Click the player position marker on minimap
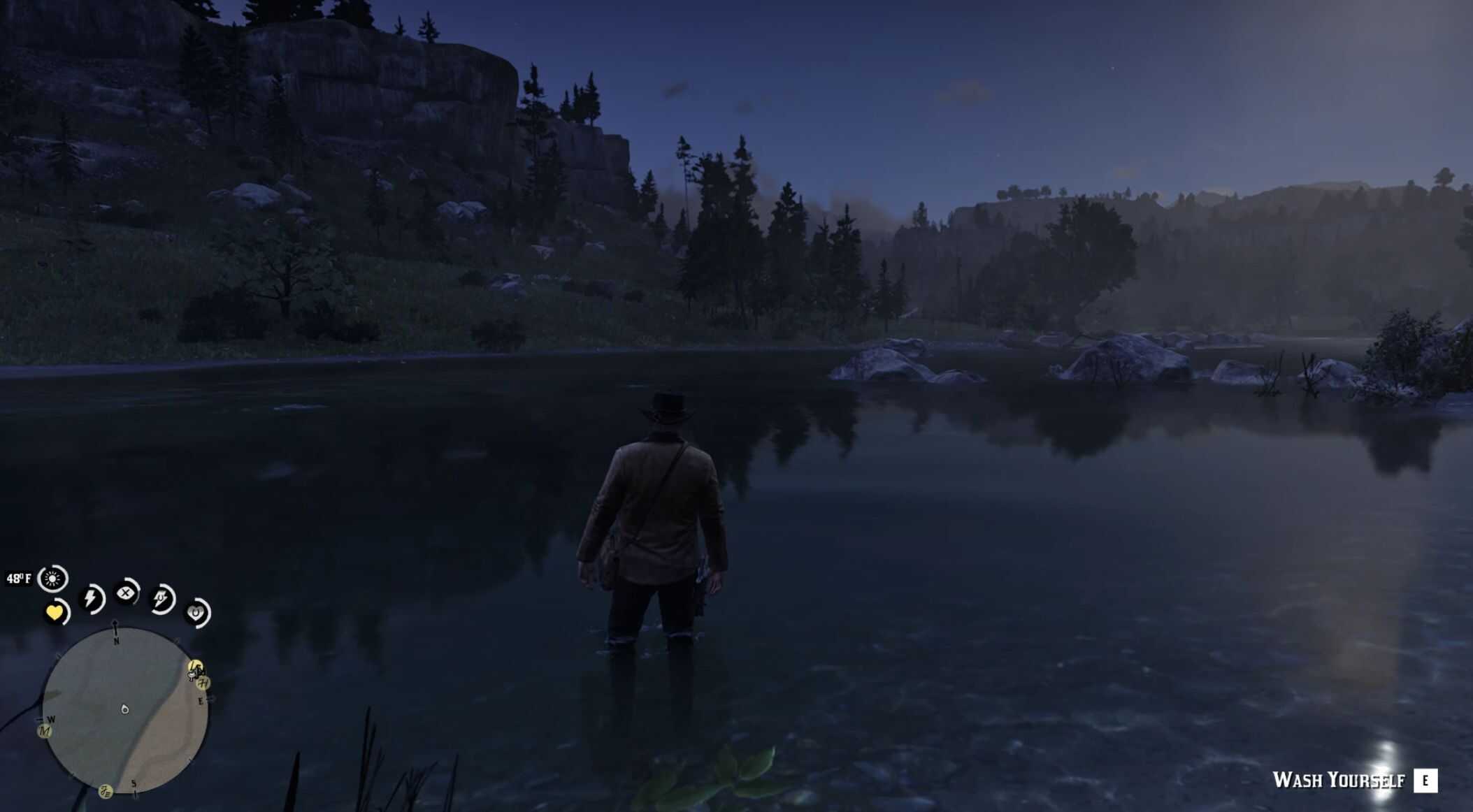This screenshot has height=812, width=1473. 125,709
